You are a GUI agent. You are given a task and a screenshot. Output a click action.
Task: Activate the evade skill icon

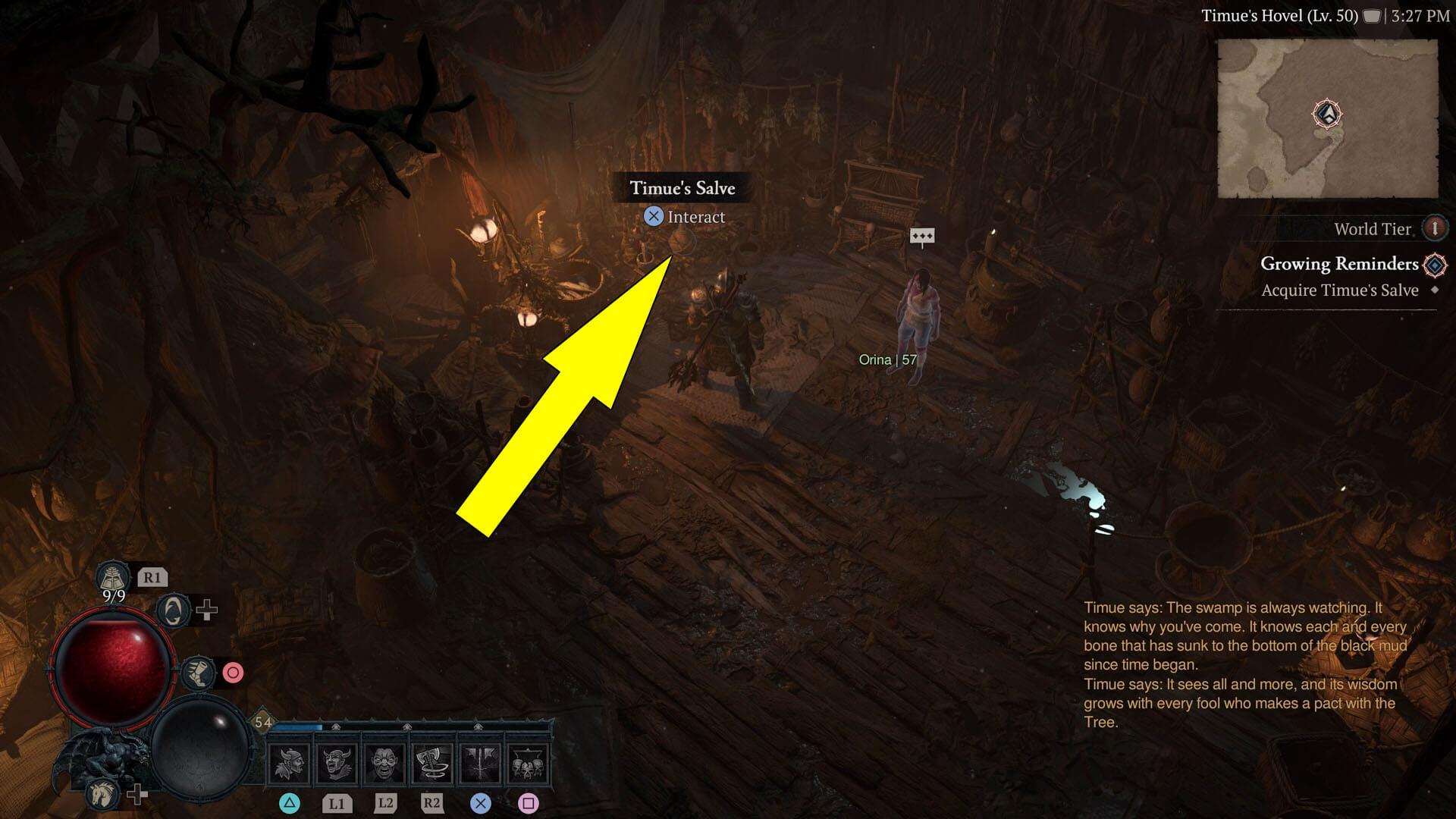172,610
